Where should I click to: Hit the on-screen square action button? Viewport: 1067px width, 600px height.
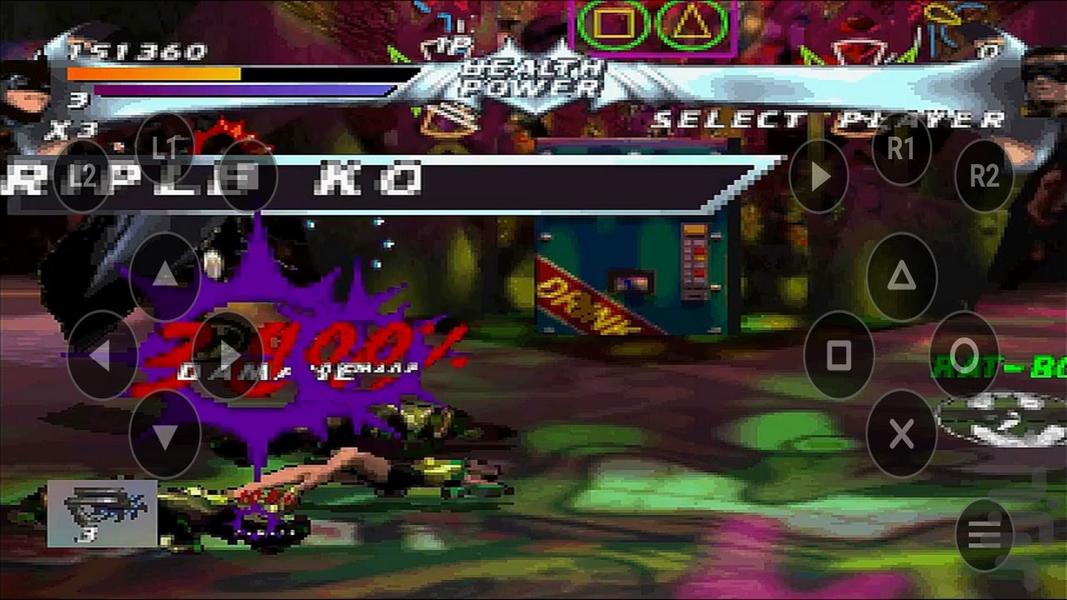pos(839,355)
